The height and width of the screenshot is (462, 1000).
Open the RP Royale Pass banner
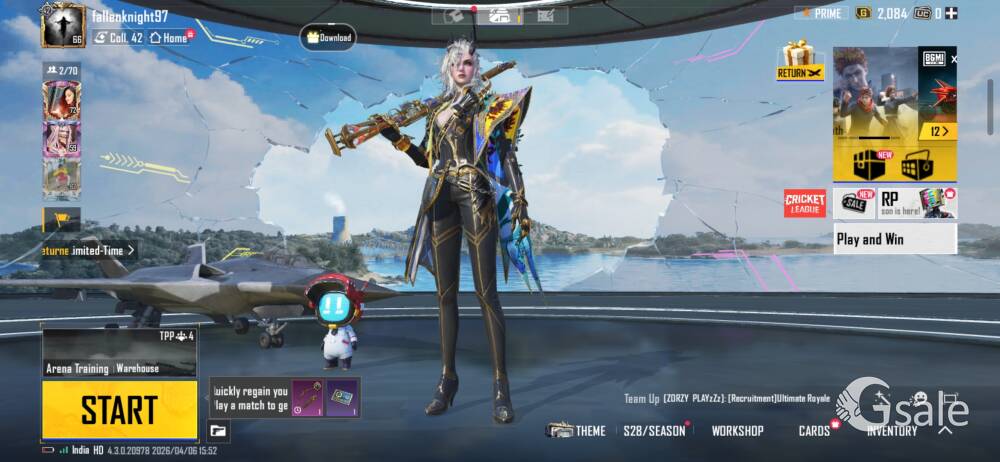click(917, 204)
